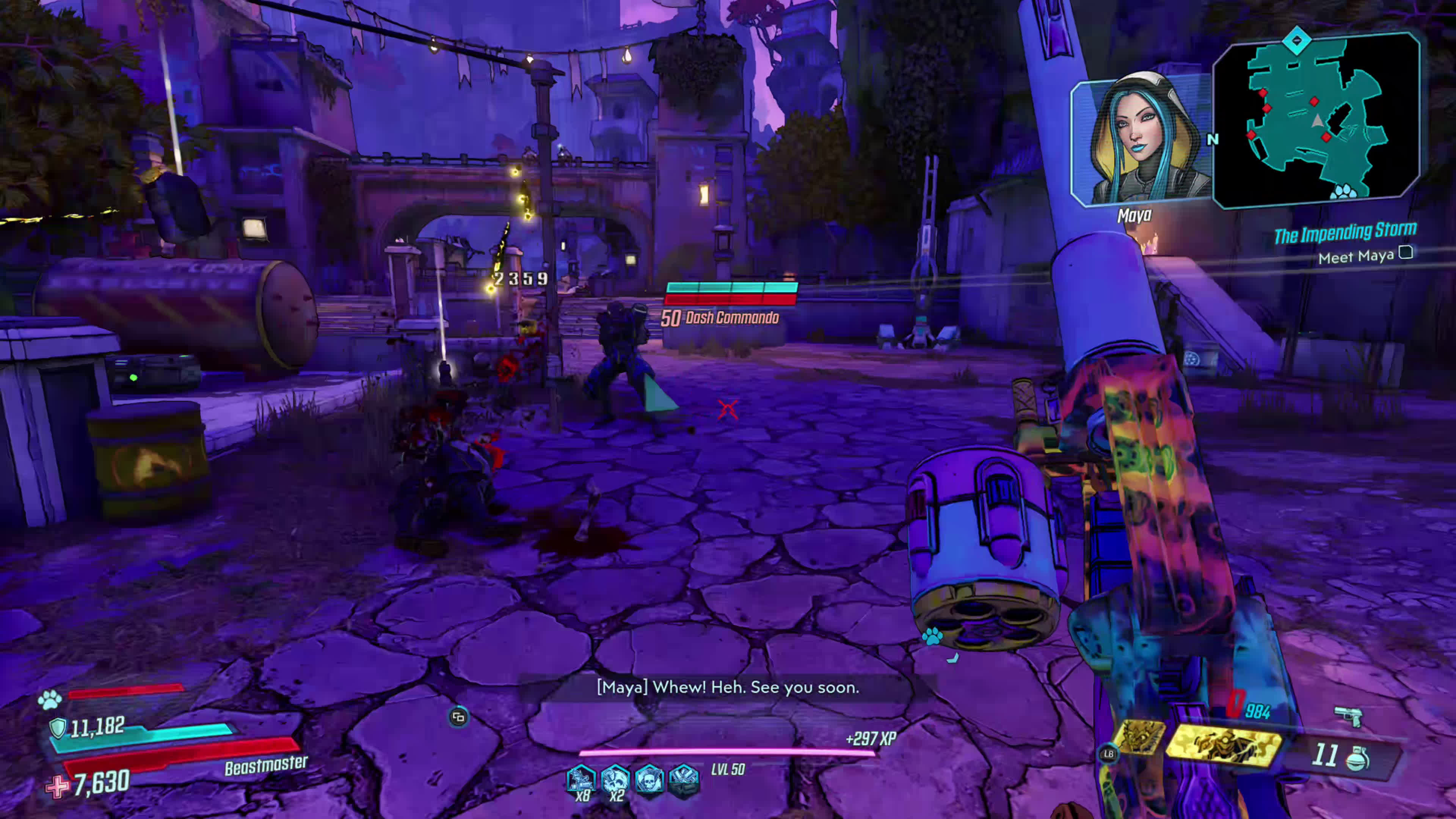Select the grenade icon
This screenshot has width=1456, height=819.
[x=1358, y=758]
